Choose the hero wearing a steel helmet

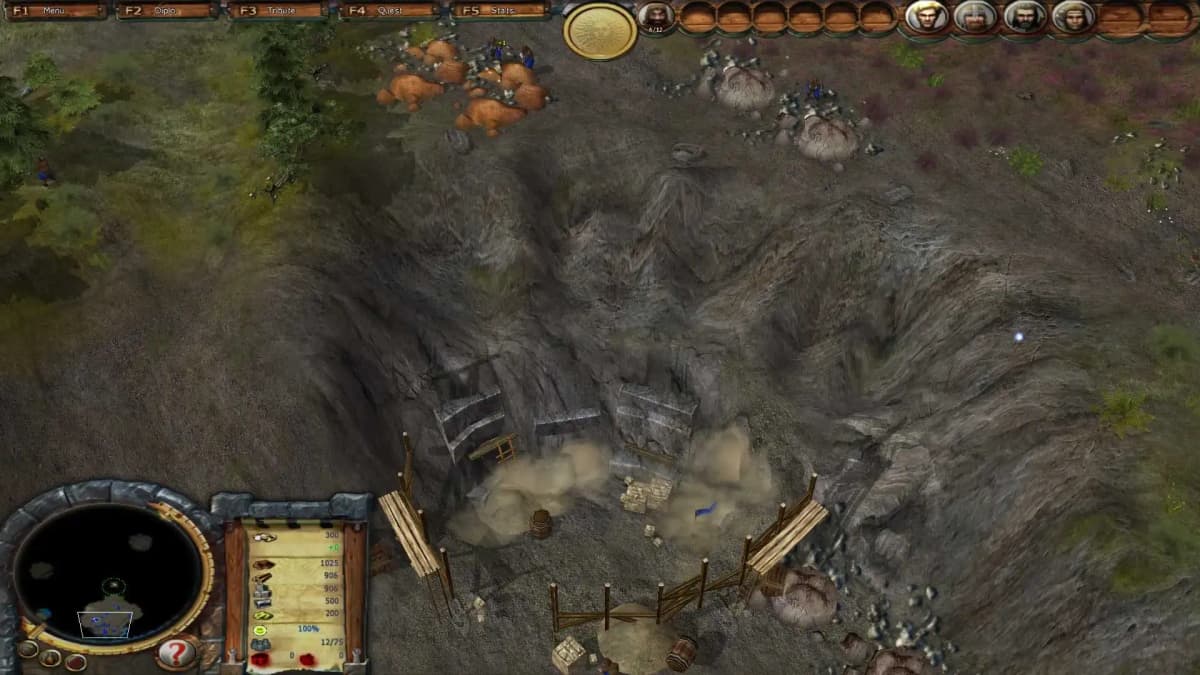(975, 17)
